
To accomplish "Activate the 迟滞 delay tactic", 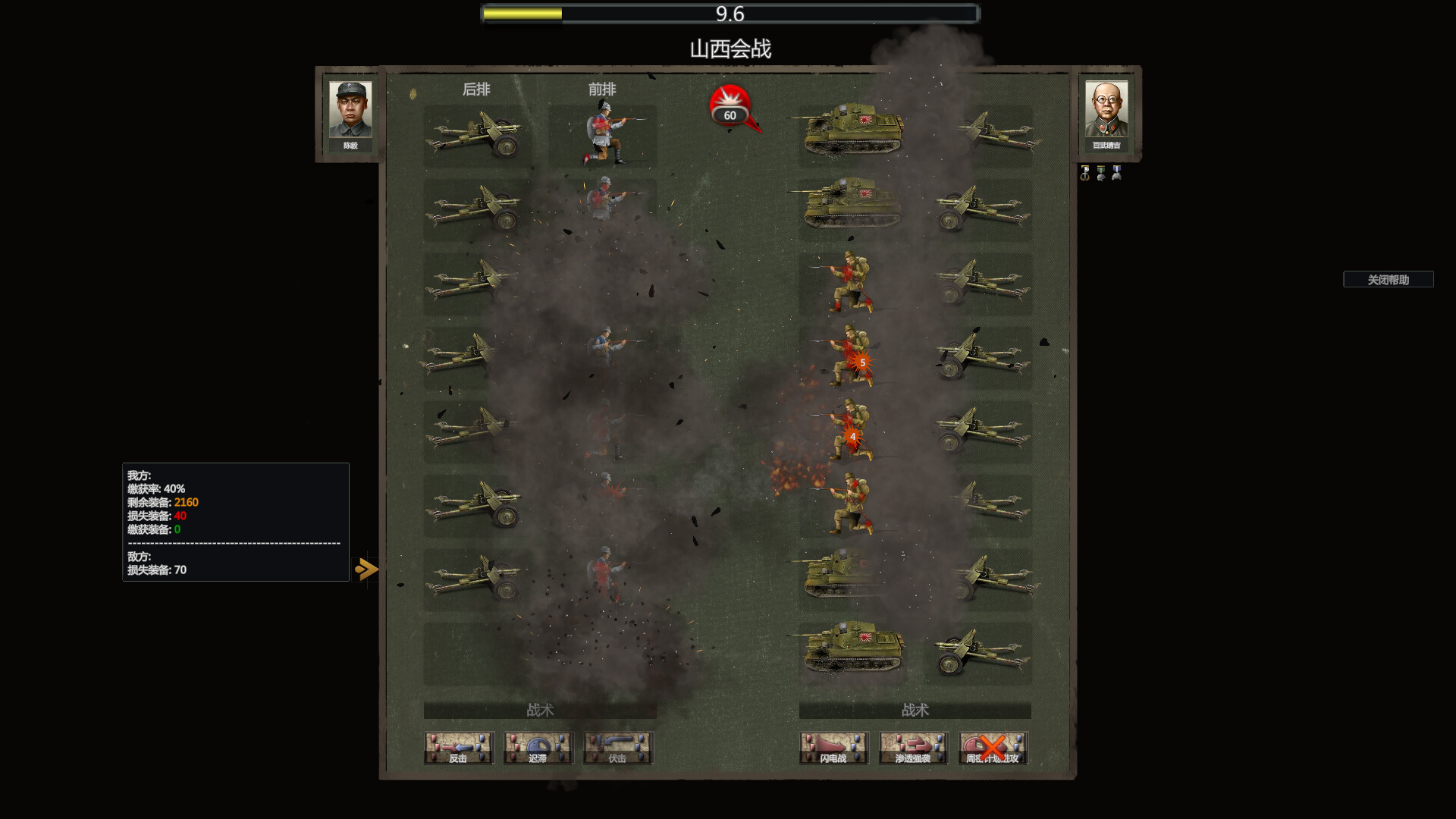I will (x=538, y=748).
